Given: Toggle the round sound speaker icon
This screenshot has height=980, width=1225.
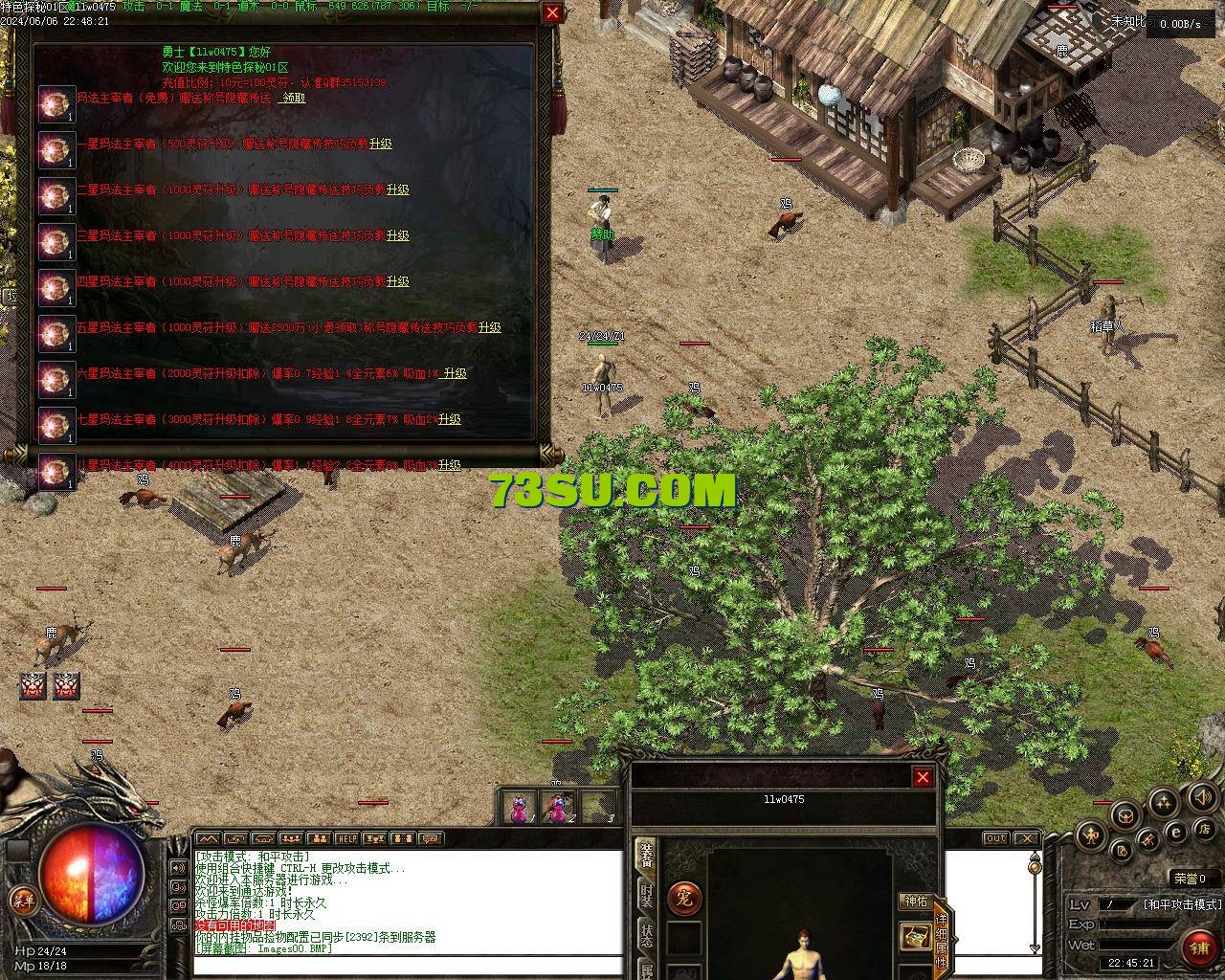Looking at the screenshot, I should [1202, 796].
